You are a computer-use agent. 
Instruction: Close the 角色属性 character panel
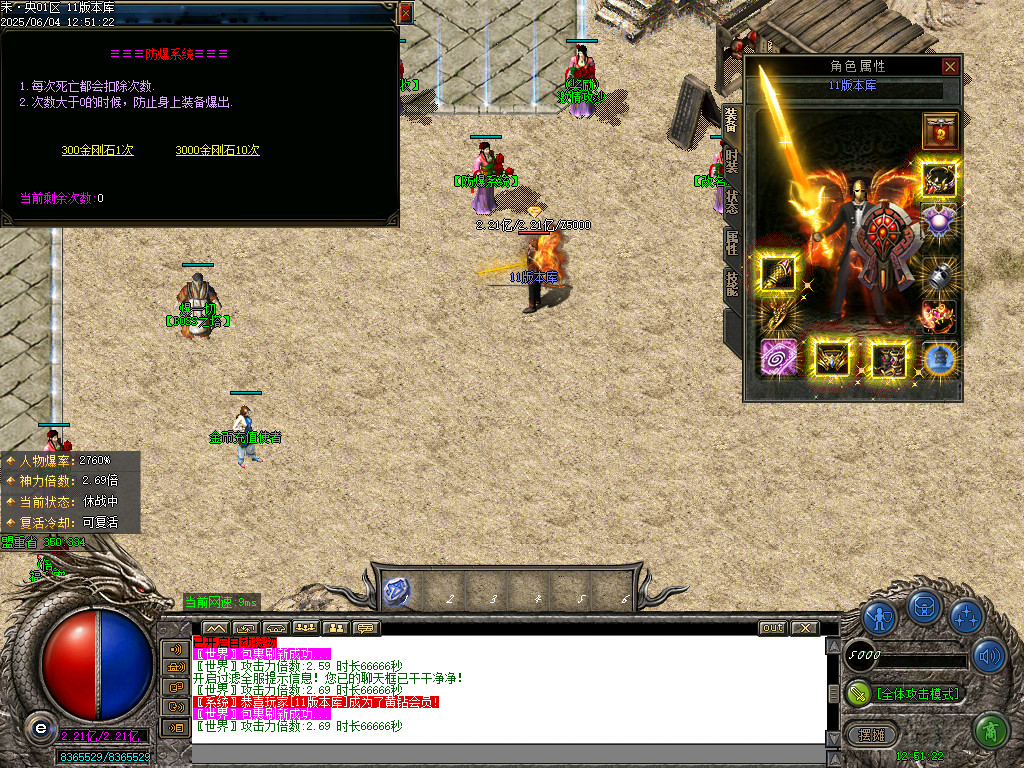coord(950,66)
